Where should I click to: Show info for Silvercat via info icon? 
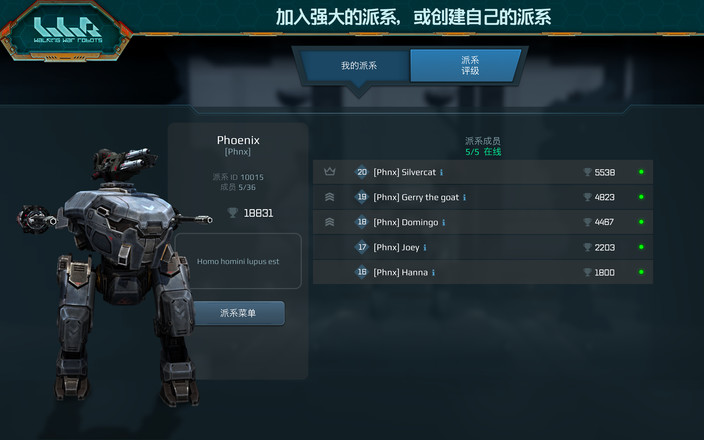(x=441, y=173)
